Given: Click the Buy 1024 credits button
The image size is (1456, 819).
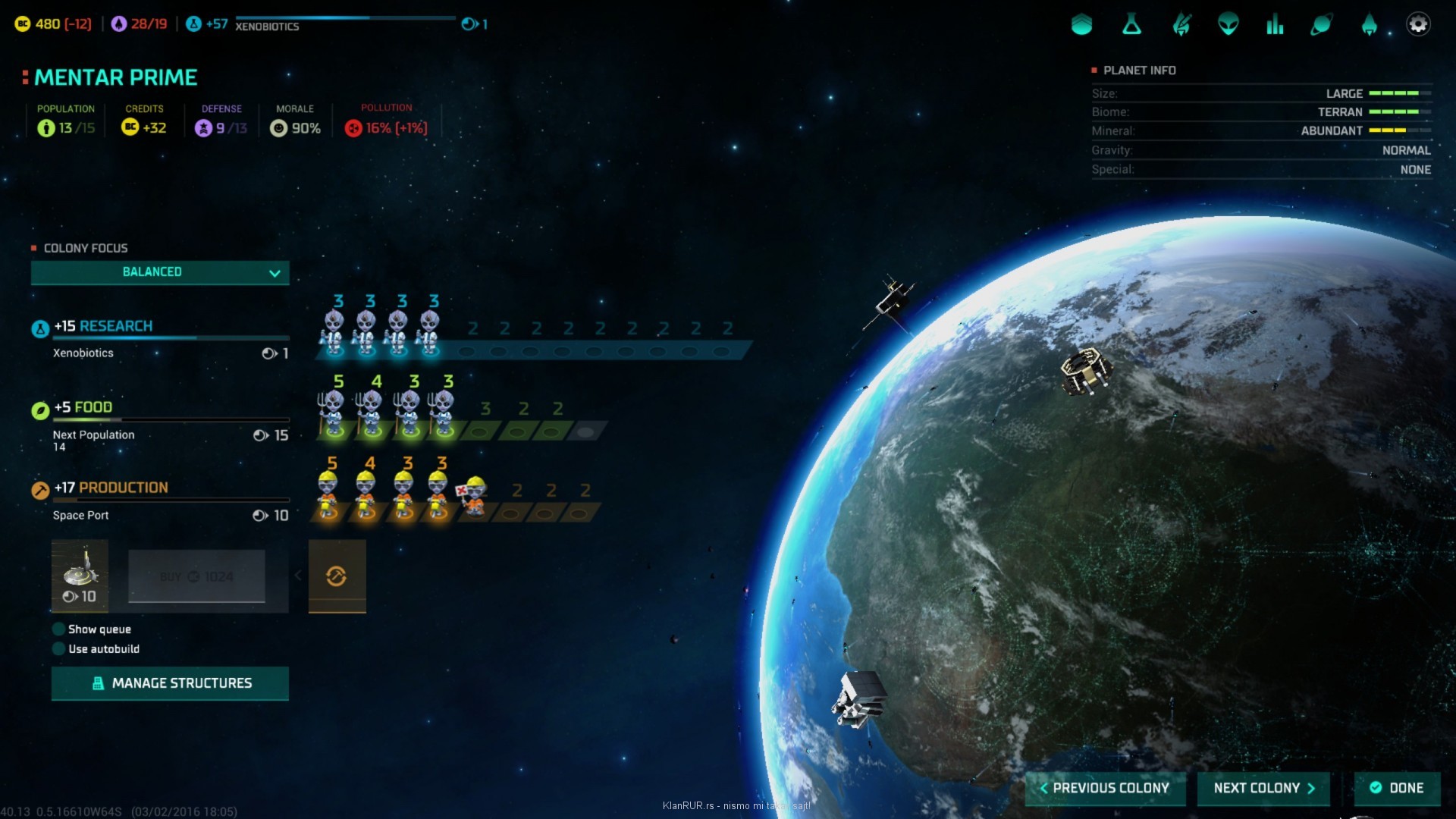Looking at the screenshot, I should coord(196,576).
